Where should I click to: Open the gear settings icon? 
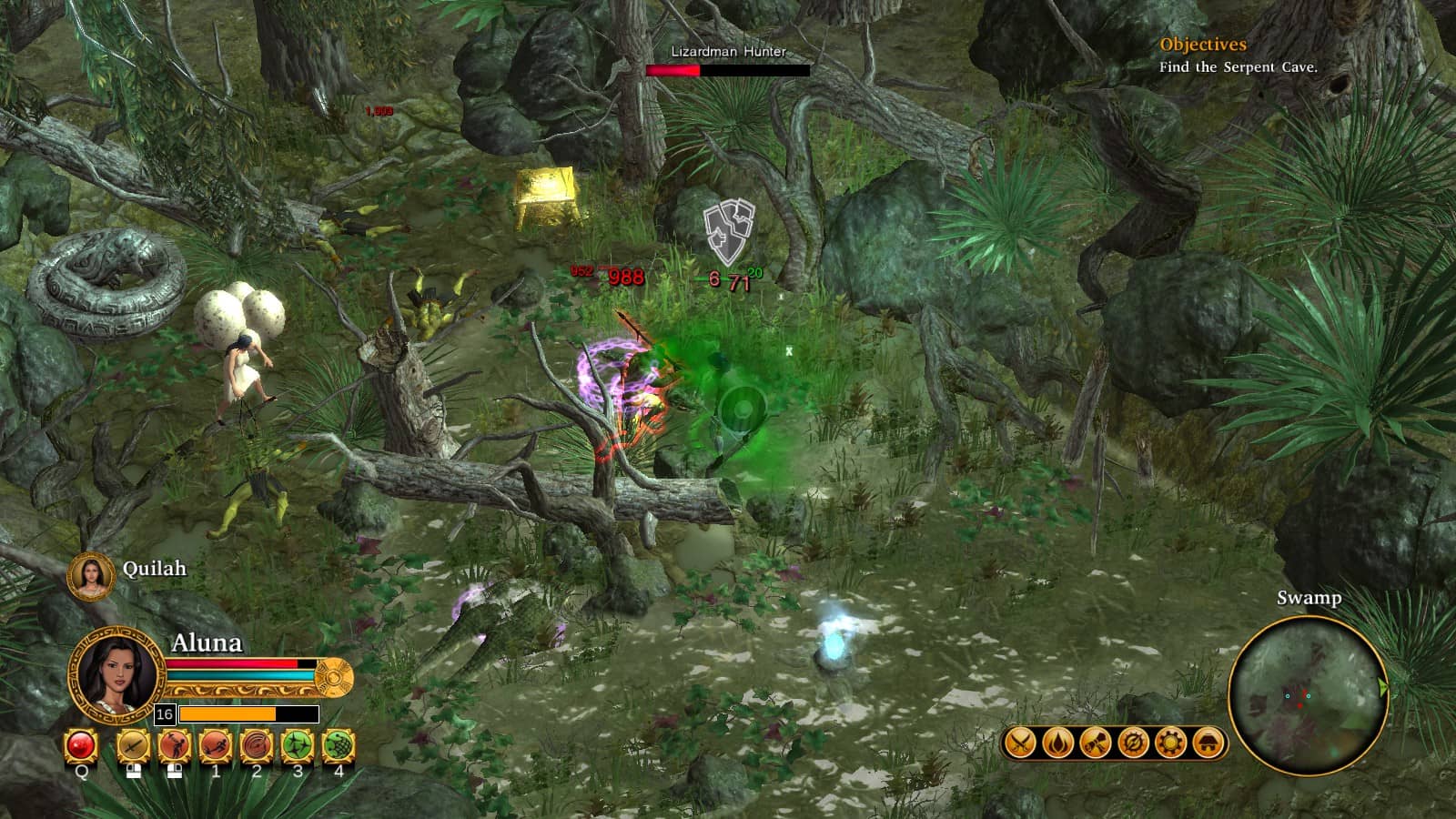point(1170,743)
